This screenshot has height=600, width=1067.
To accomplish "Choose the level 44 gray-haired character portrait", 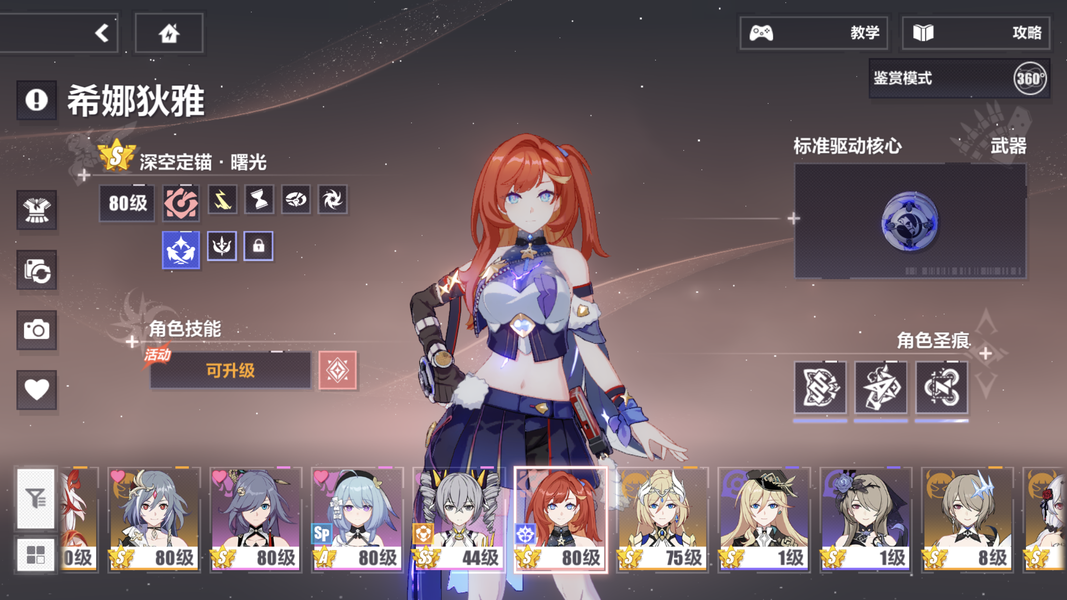I will pyautogui.click(x=458, y=520).
